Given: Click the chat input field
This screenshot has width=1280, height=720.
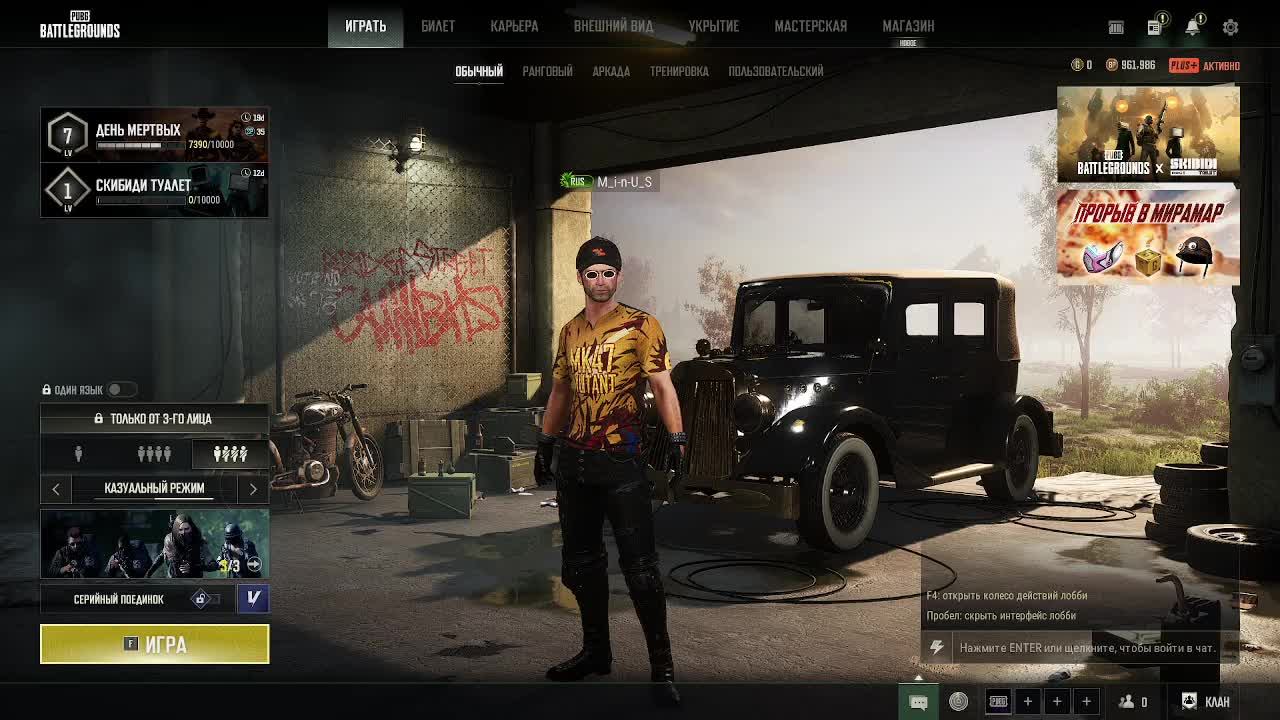Looking at the screenshot, I should click(1087, 648).
